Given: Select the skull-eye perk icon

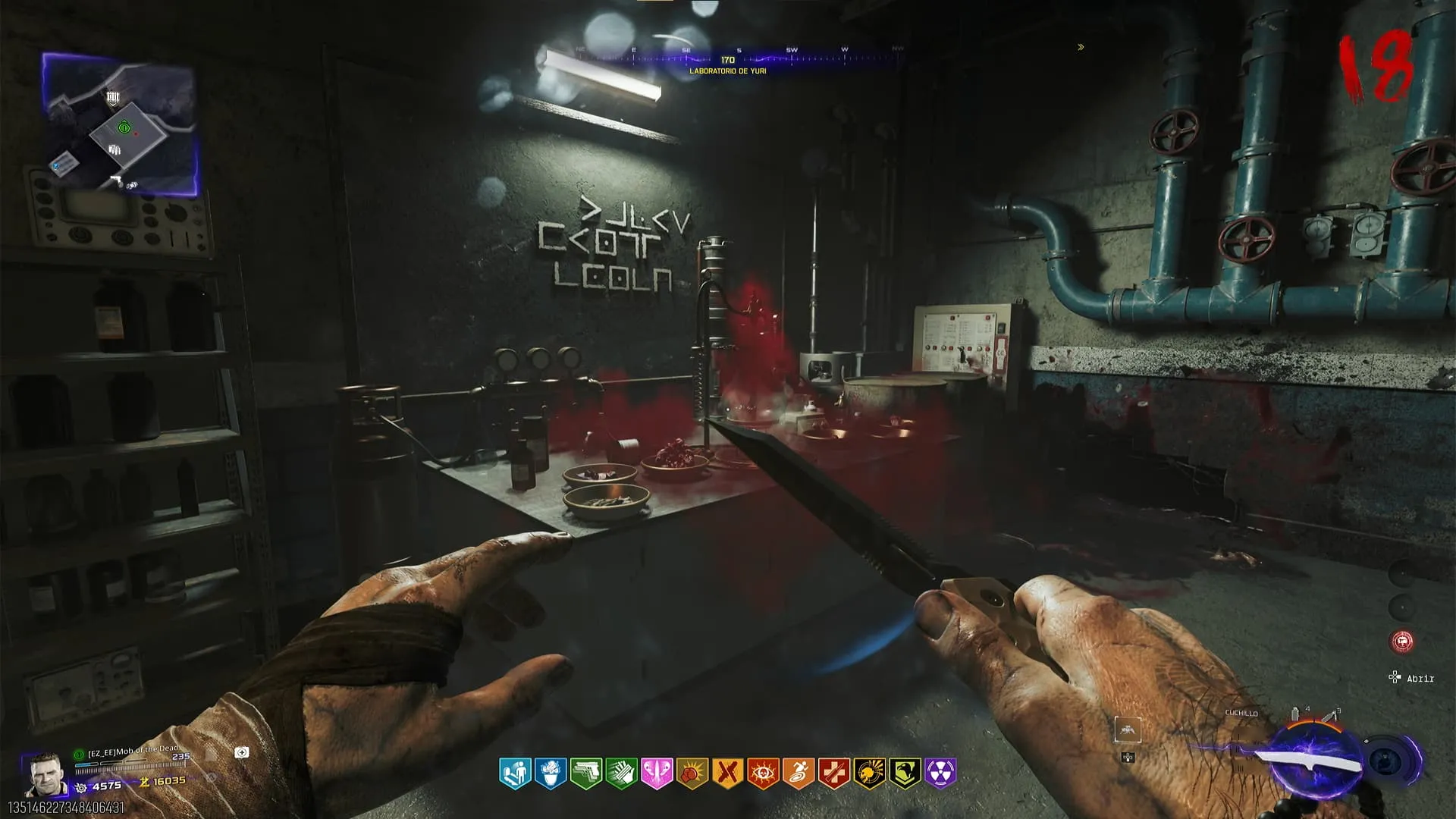Looking at the screenshot, I should point(763,773).
